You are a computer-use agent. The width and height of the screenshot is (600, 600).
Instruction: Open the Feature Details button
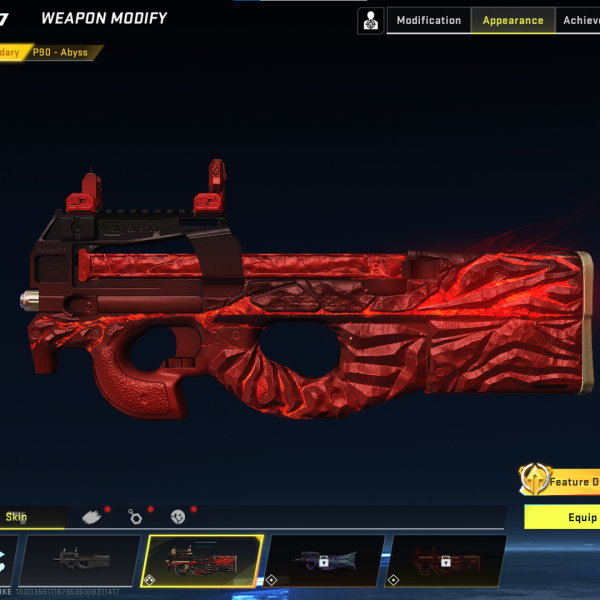pos(560,481)
